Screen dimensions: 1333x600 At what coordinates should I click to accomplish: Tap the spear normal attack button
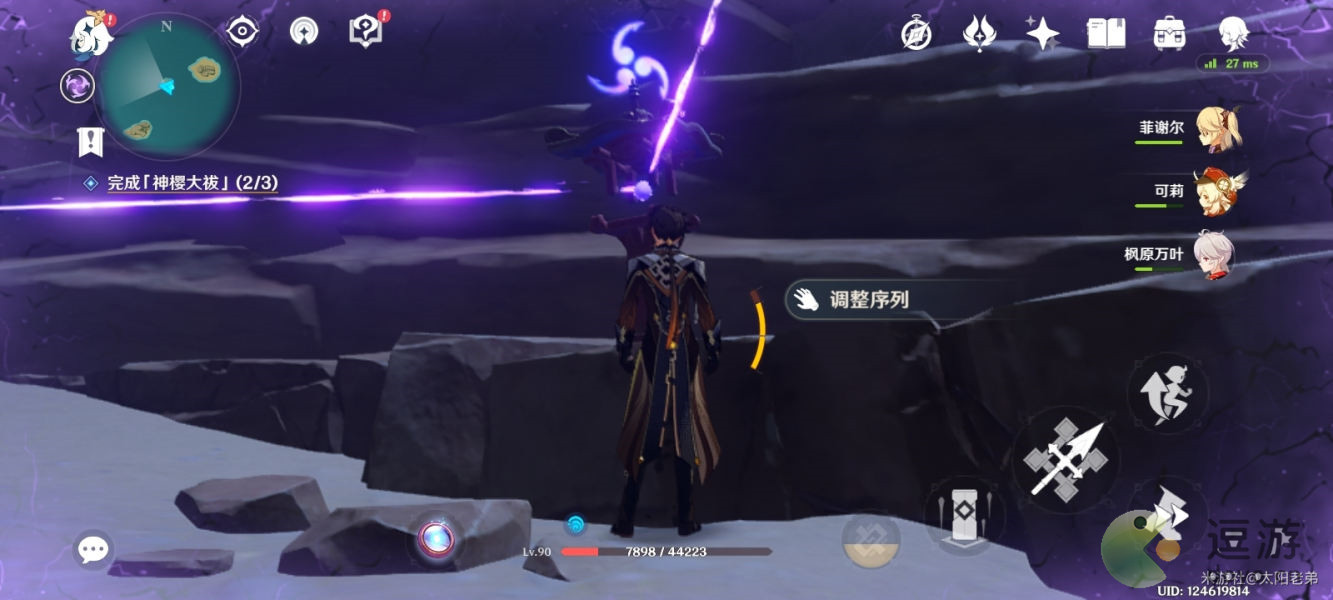(1066, 461)
